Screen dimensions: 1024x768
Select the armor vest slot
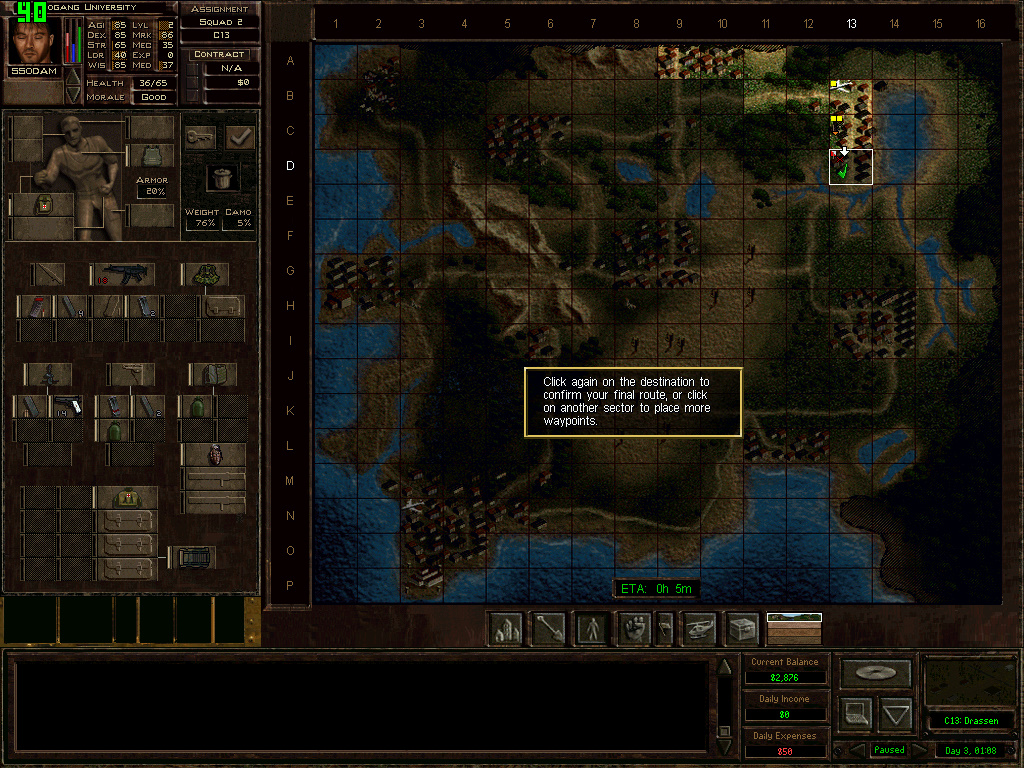pos(152,156)
